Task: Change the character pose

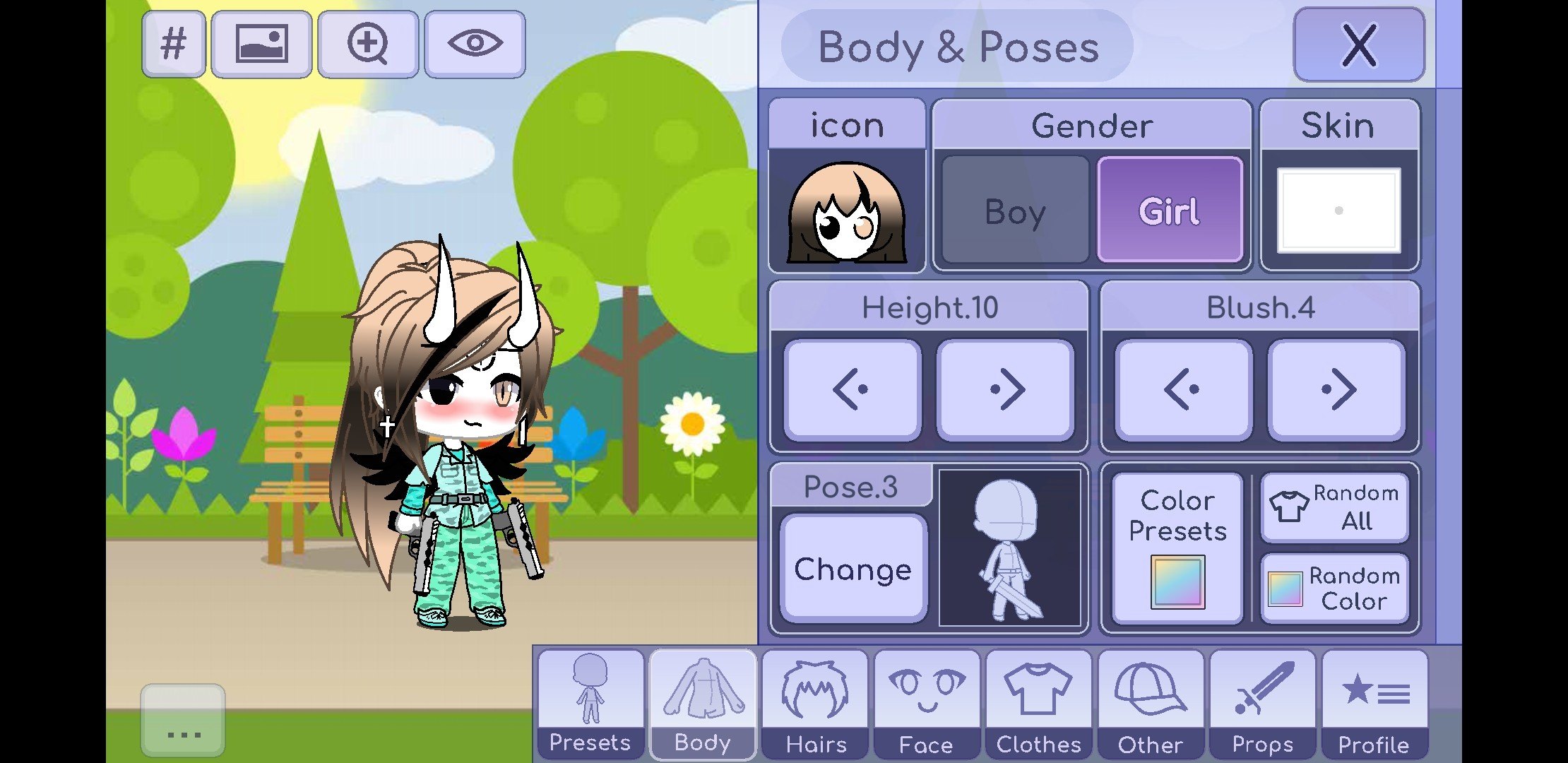Action: 853,569
